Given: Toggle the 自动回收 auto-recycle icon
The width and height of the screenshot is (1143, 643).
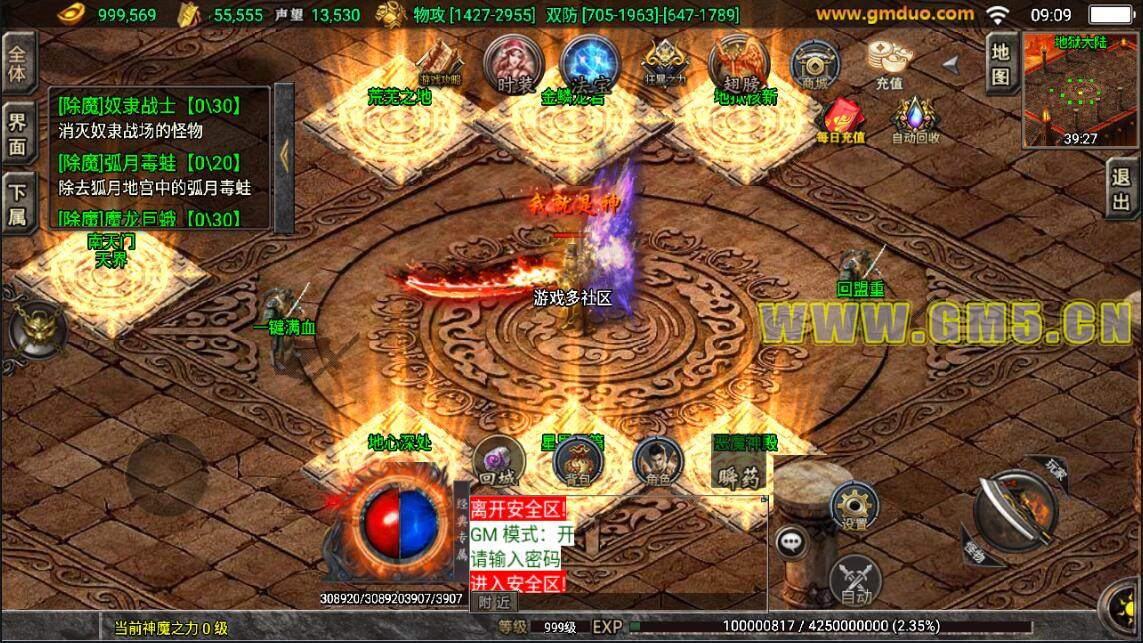Looking at the screenshot, I should (x=915, y=119).
